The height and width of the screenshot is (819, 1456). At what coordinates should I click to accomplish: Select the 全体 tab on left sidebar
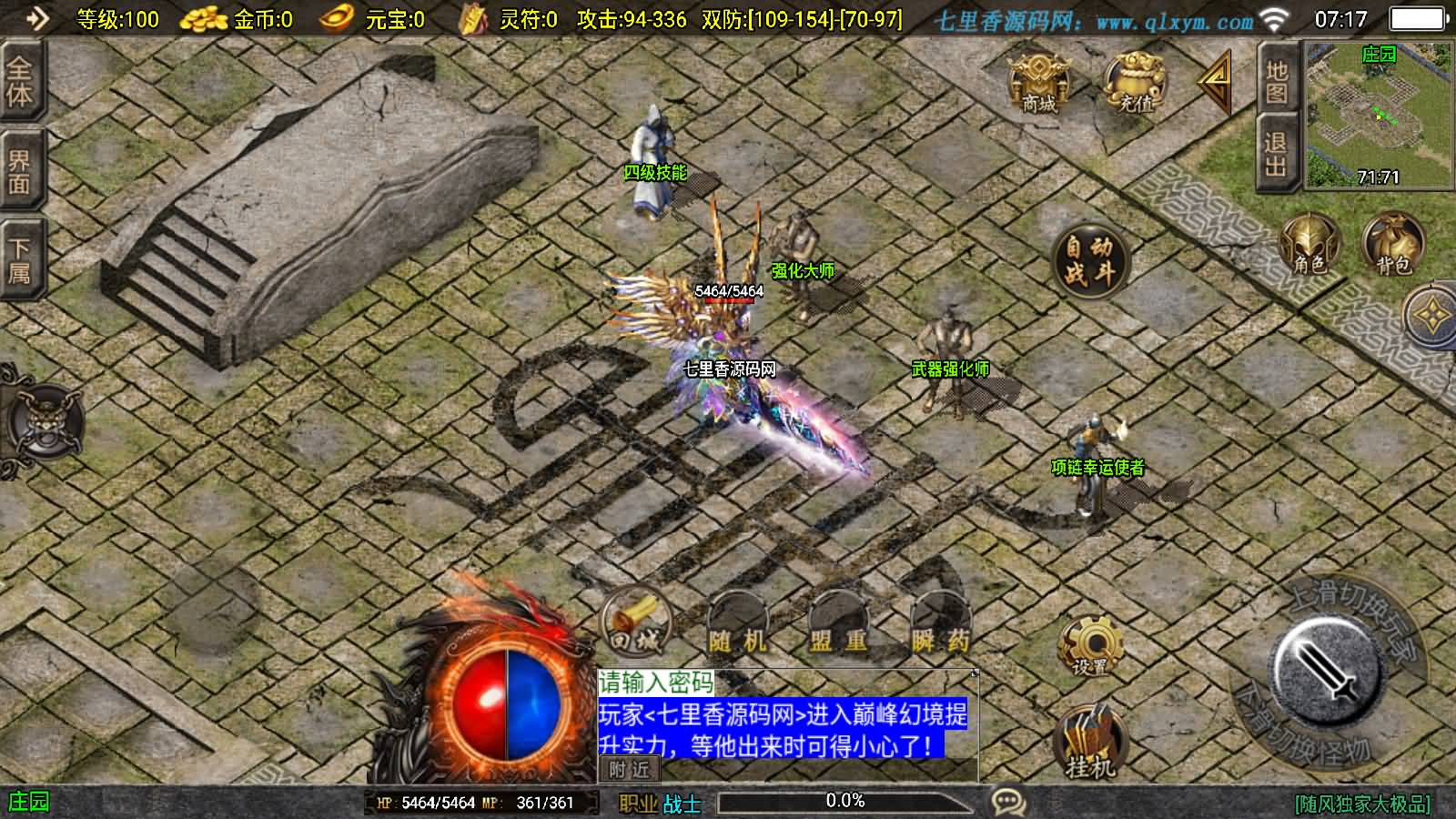point(19,86)
